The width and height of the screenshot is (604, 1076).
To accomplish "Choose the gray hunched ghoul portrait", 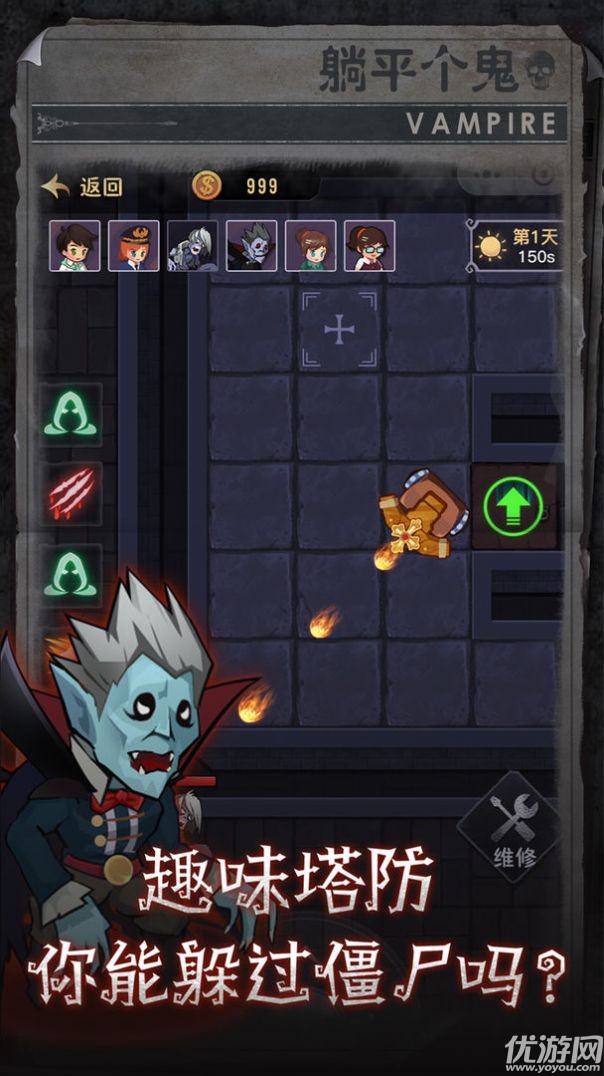I will coord(192,246).
